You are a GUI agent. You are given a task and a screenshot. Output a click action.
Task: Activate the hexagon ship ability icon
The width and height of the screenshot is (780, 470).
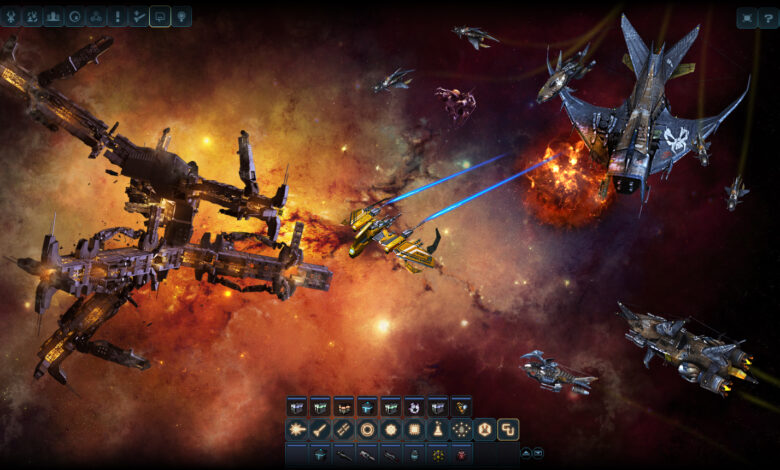click(x=485, y=430)
